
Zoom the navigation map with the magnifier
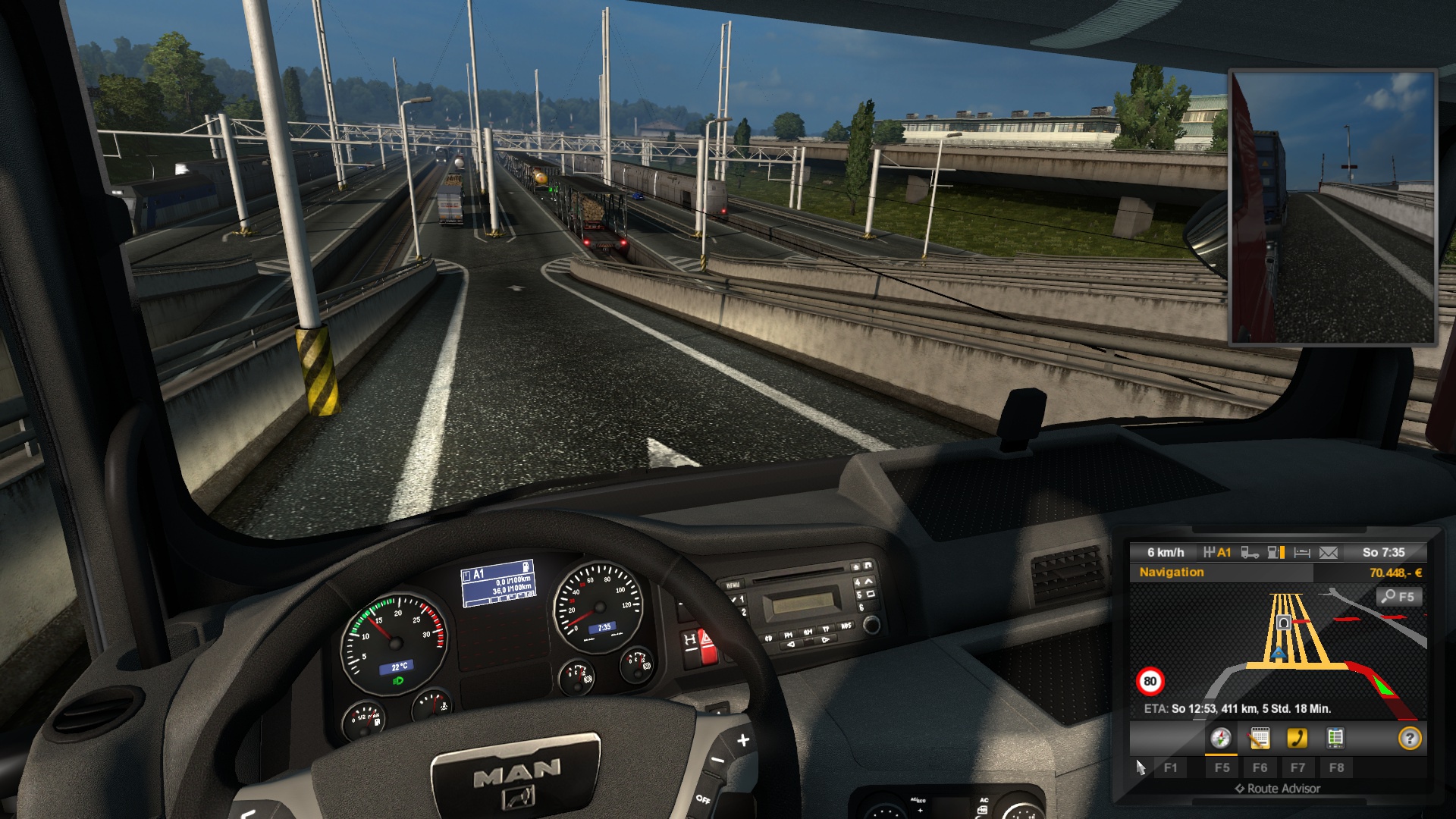1398,597
